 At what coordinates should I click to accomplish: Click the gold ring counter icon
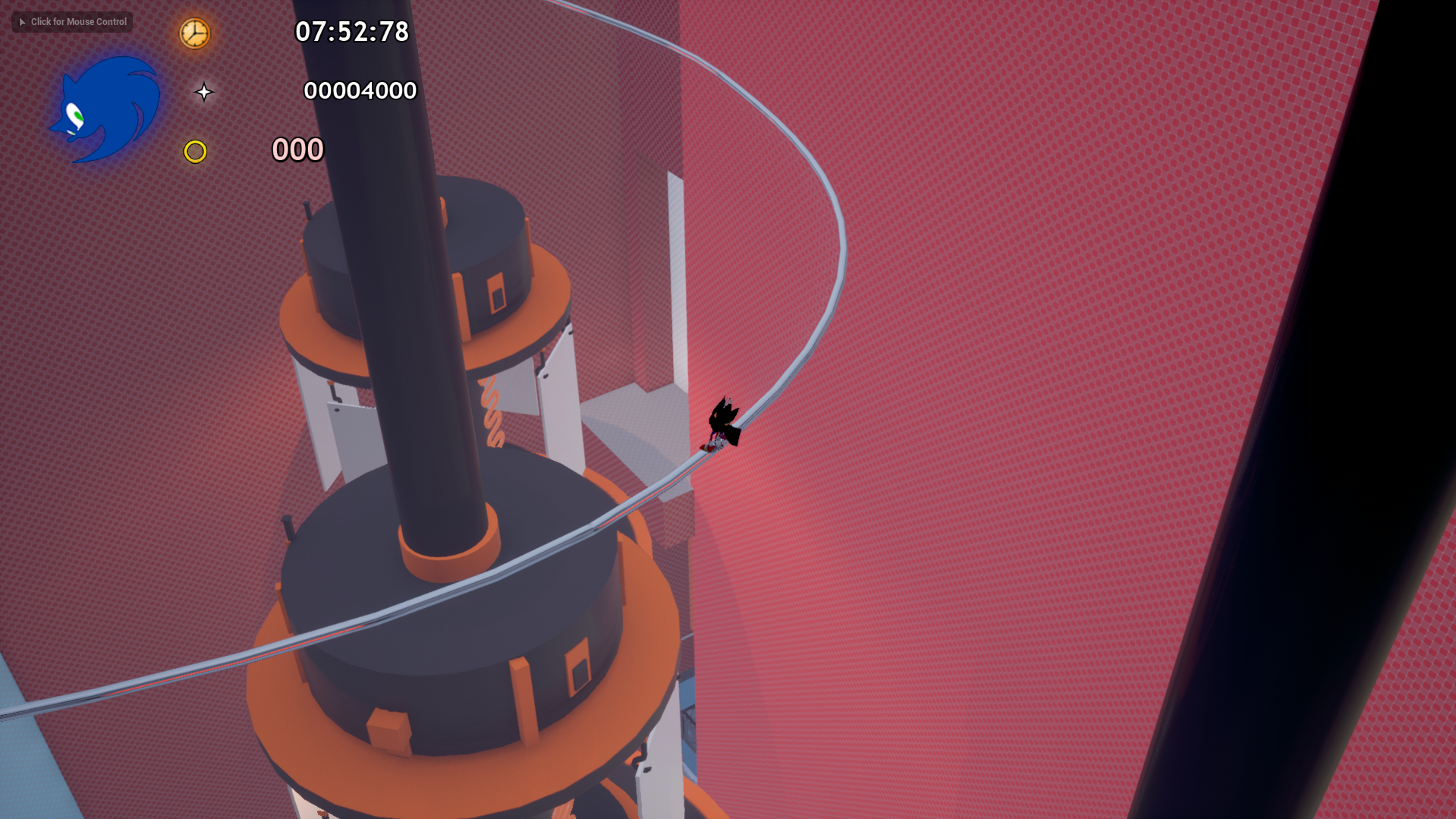195,152
